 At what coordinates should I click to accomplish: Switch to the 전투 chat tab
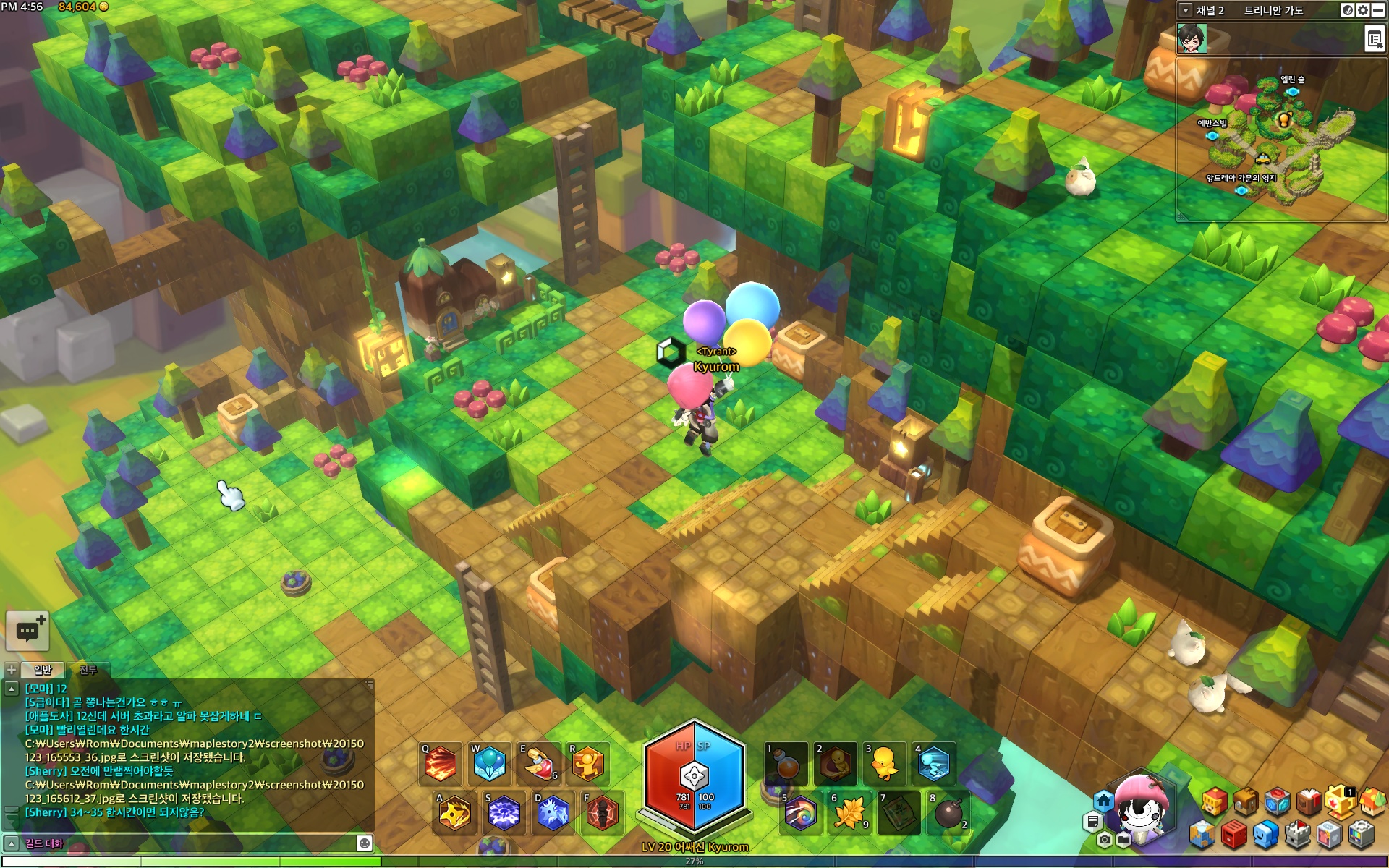tap(88, 670)
